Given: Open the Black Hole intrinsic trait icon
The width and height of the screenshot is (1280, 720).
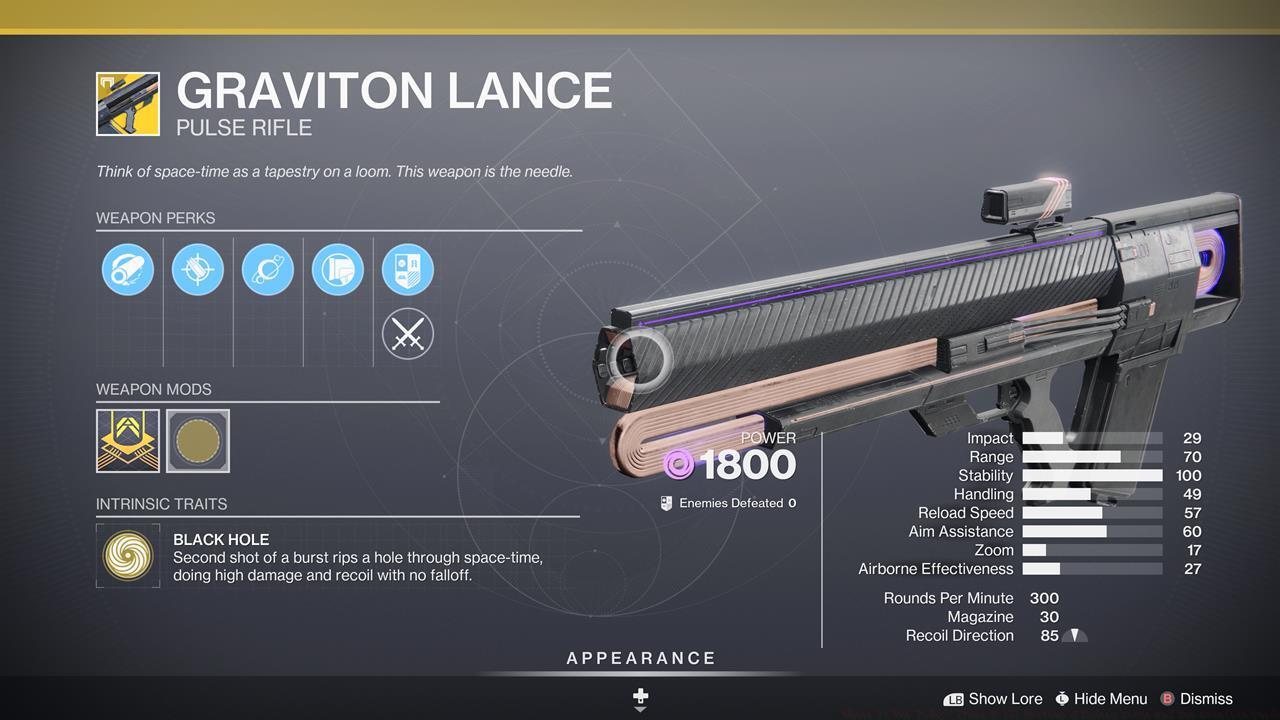Looking at the screenshot, I should click(128, 556).
